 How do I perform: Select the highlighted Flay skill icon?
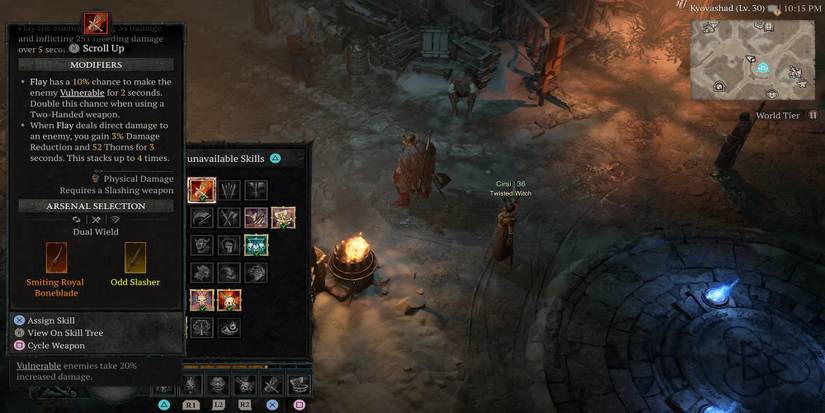click(202, 188)
